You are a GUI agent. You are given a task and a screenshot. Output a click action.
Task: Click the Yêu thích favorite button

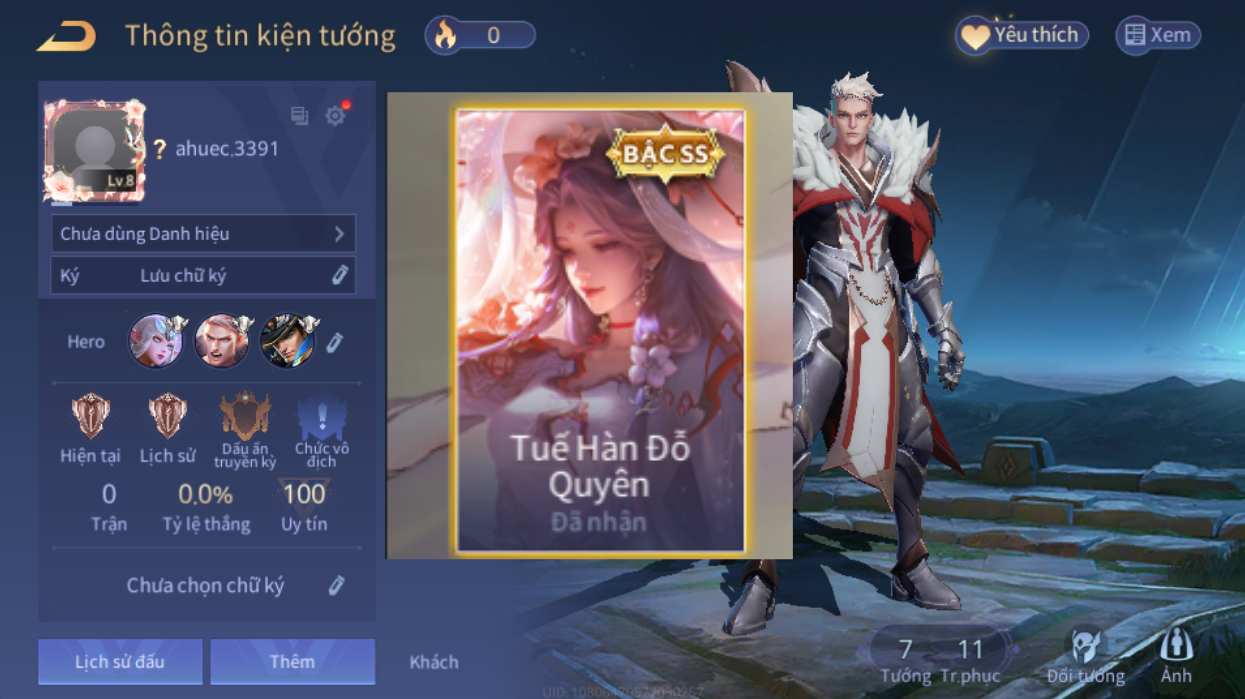pyautogui.click(x=1021, y=36)
